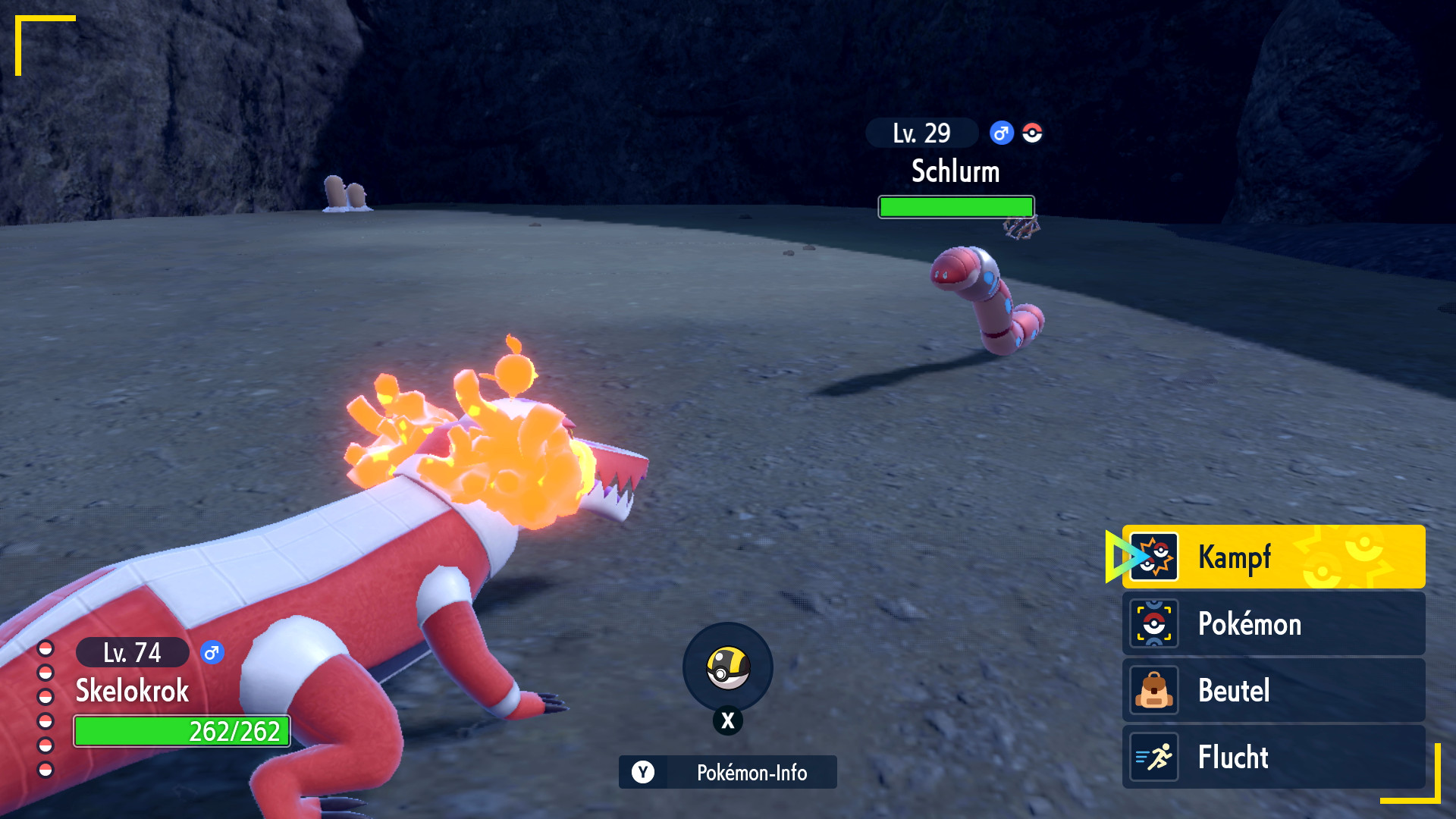
Task: Throw the Ultra Ball via quick-ball icon
Action: (x=727, y=667)
